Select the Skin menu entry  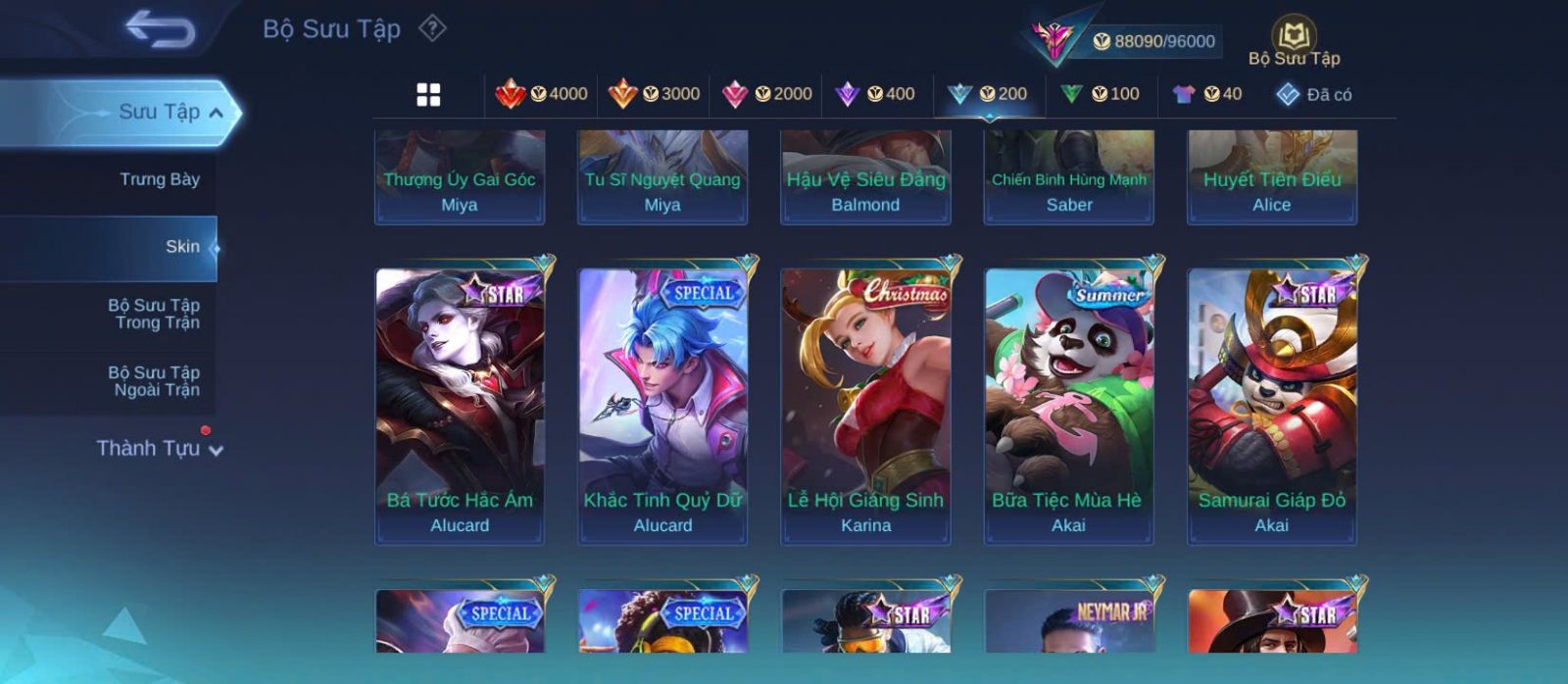[182, 247]
